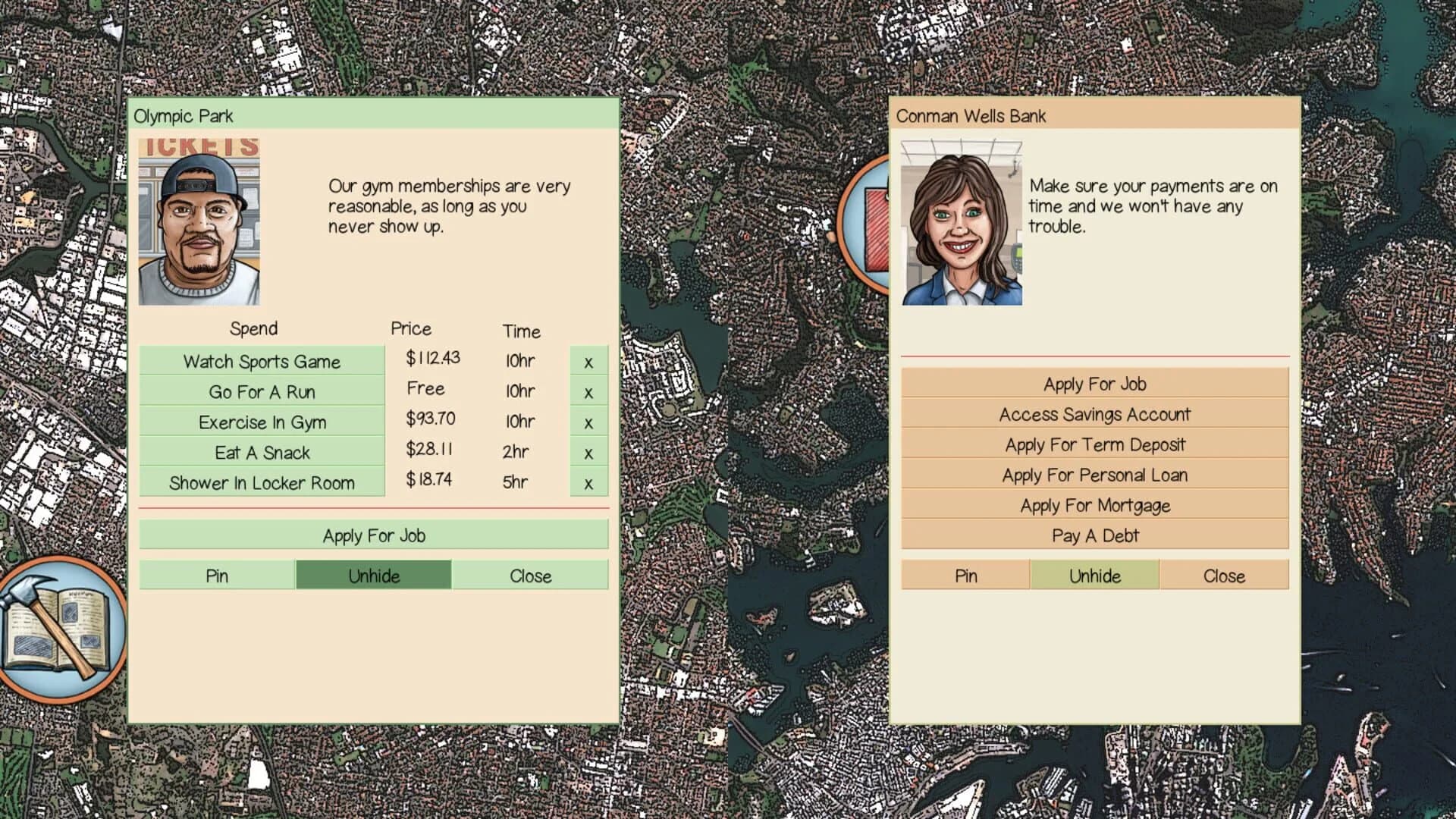This screenshot has height=819, width=1456.
Task: Buy Eat A Snack
Action: pos(262,453)
